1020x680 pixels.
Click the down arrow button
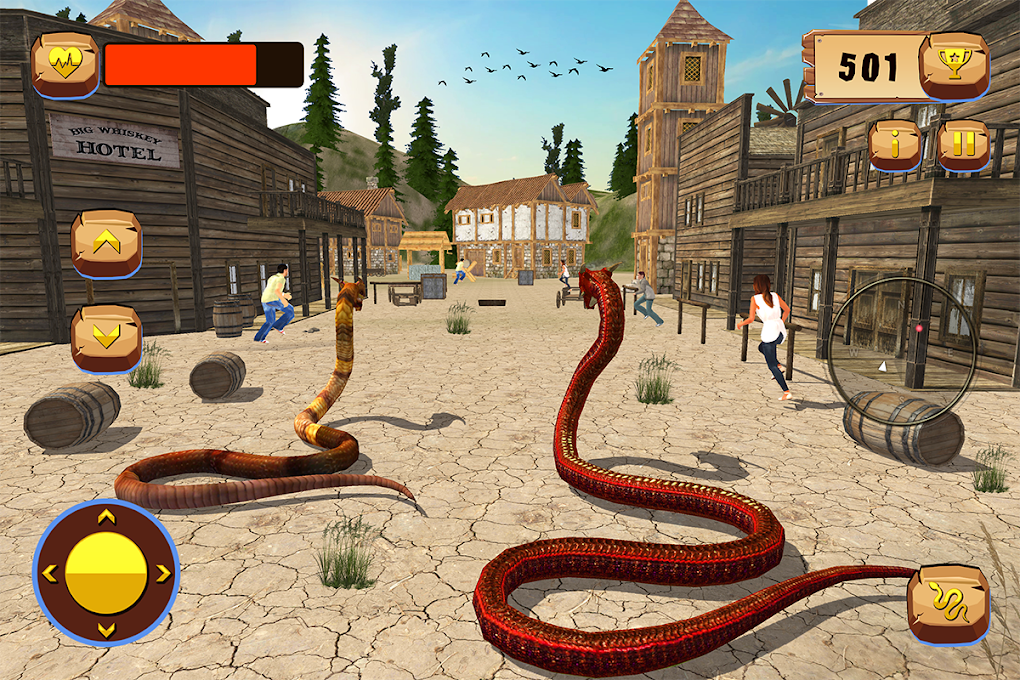(106, 338)
